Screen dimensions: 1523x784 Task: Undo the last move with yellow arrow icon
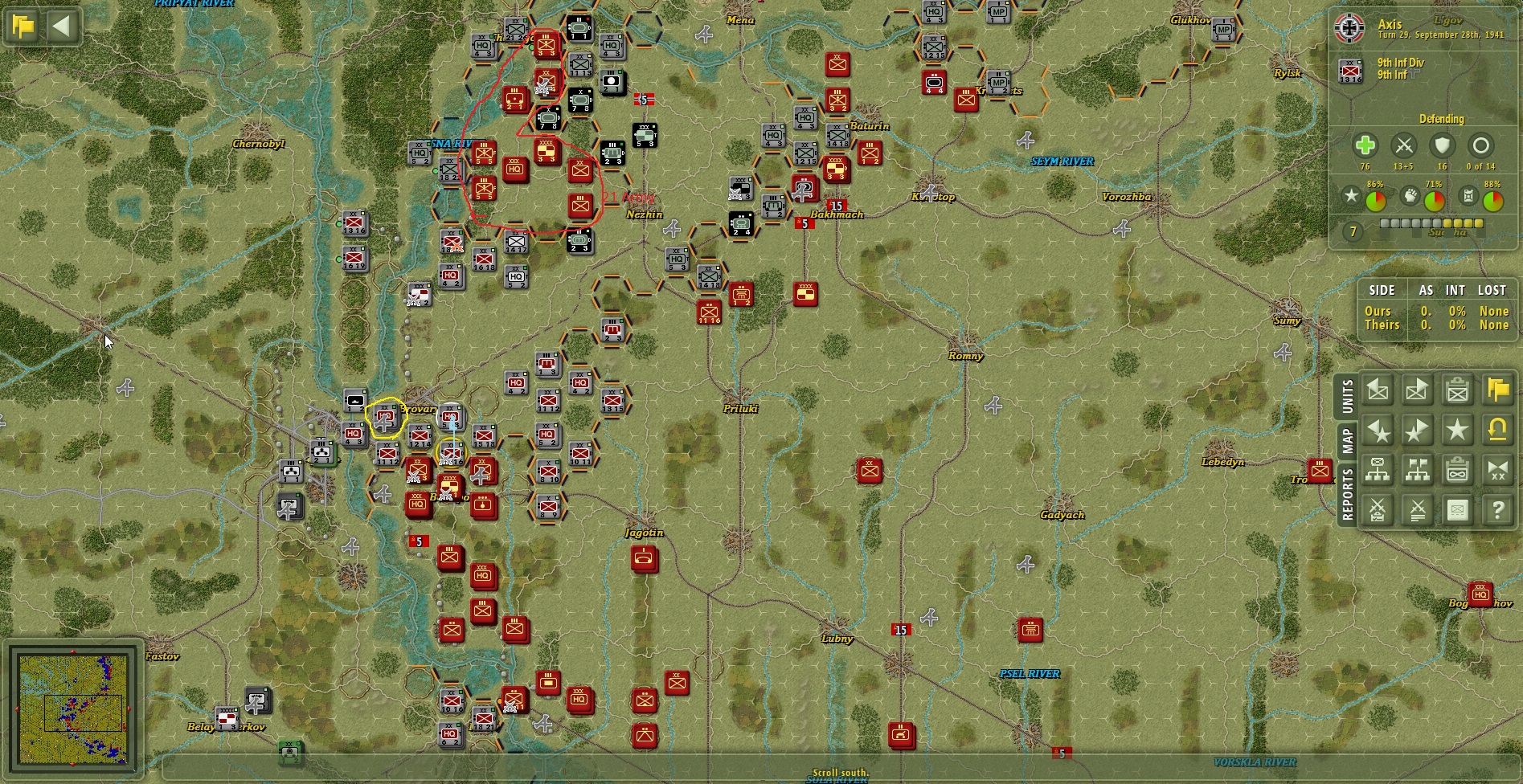[1496, 430]
